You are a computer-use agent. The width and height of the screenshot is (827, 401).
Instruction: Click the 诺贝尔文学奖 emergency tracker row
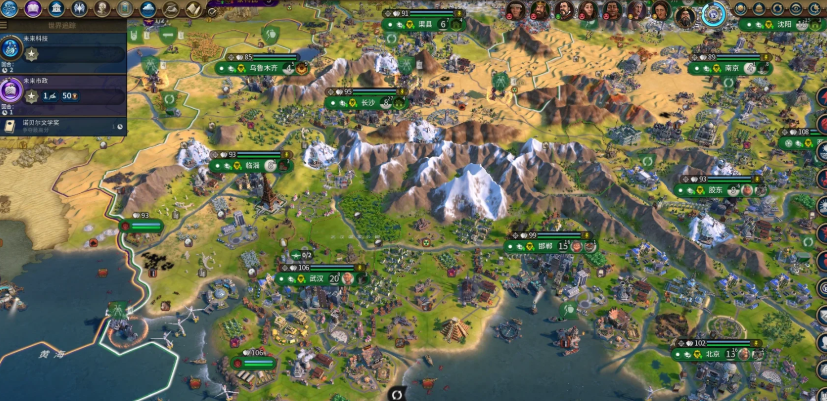point(62,126)
